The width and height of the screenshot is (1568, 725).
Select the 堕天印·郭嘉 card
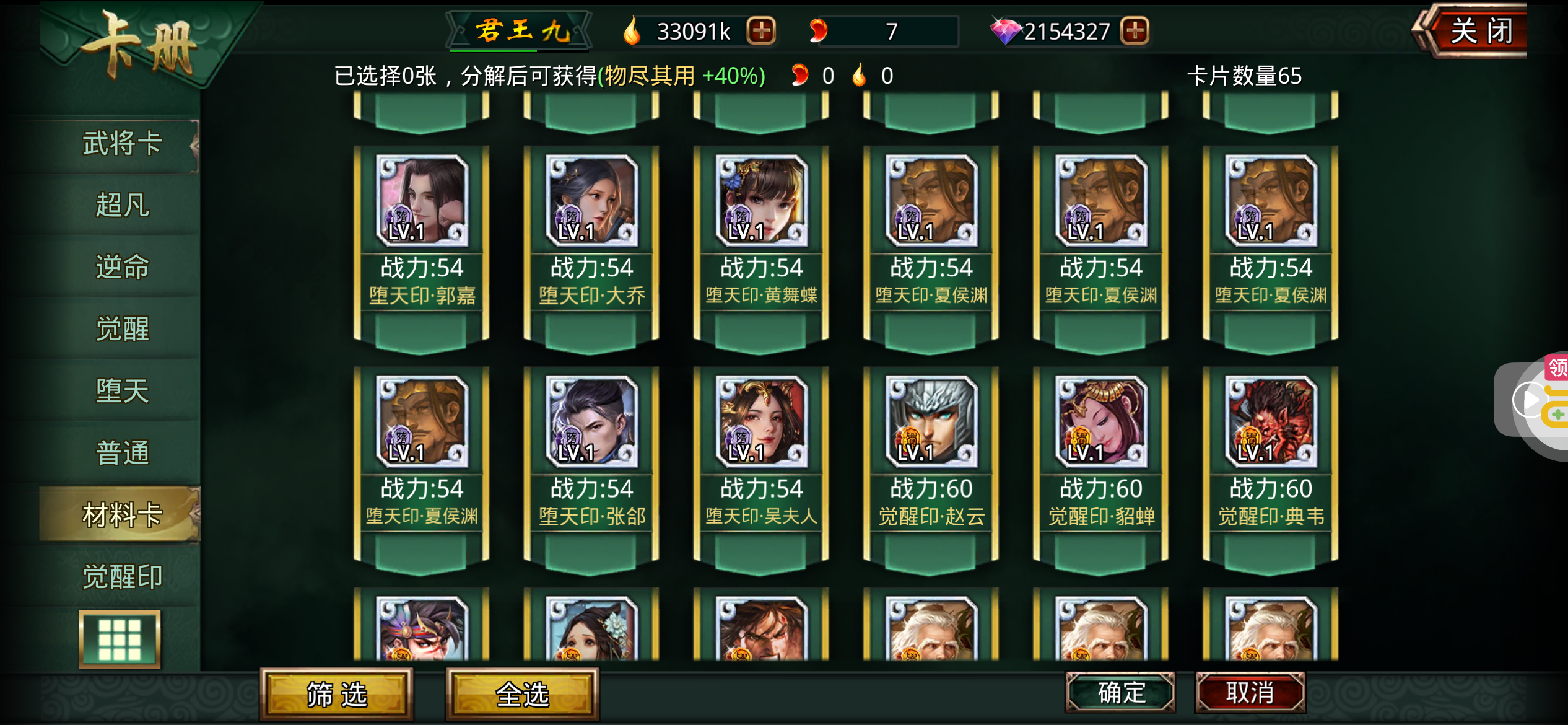(x=422, y=242)
